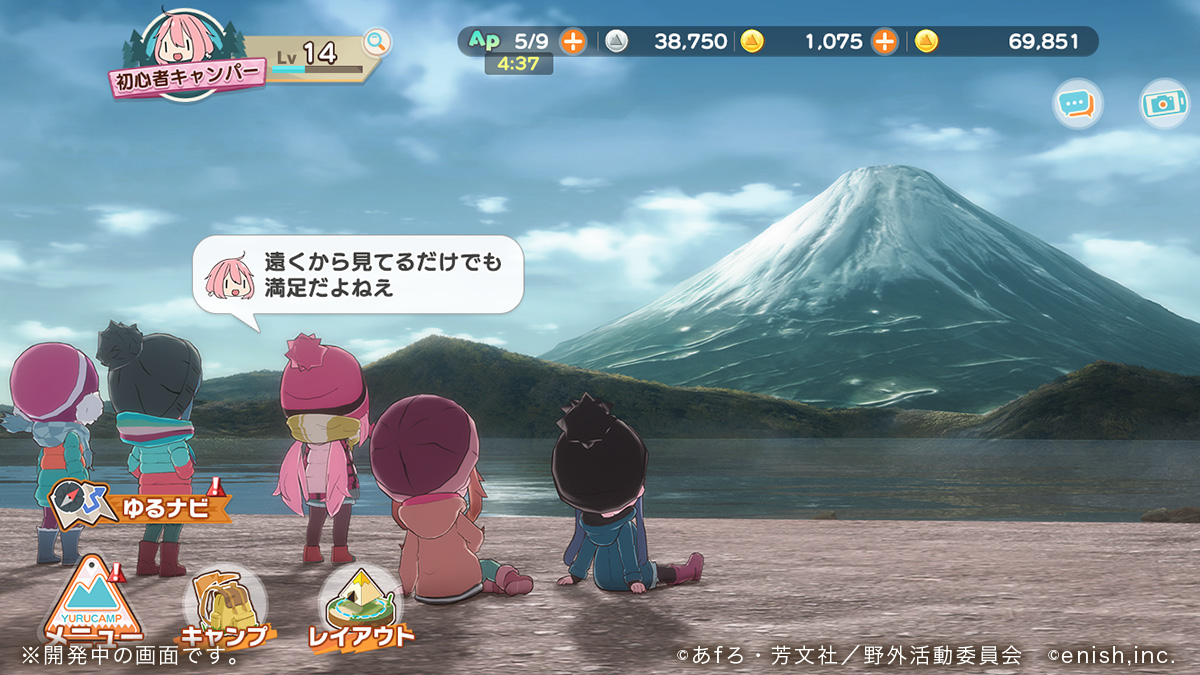Viewport: 1200px width, 675px height.
Task: Open the レイアウト tent layout button
Action: click(x=359, y=607)
